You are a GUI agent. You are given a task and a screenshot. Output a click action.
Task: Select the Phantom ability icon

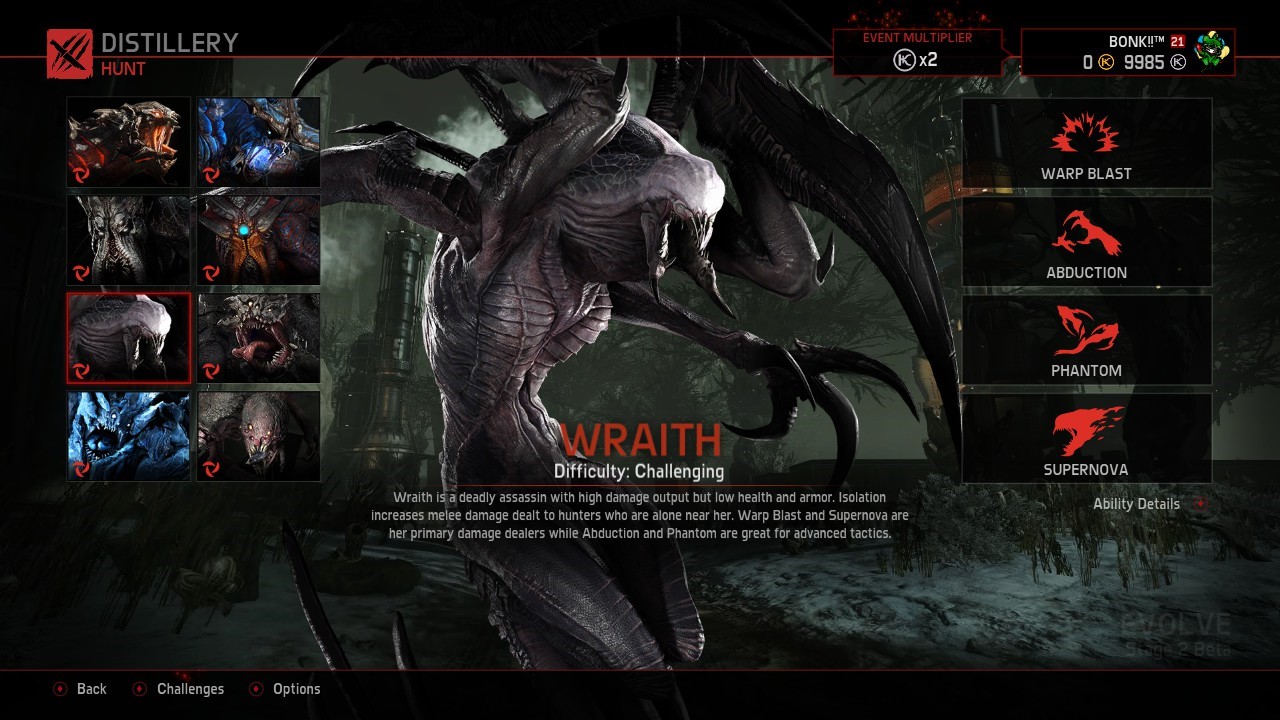[1086, 332]
